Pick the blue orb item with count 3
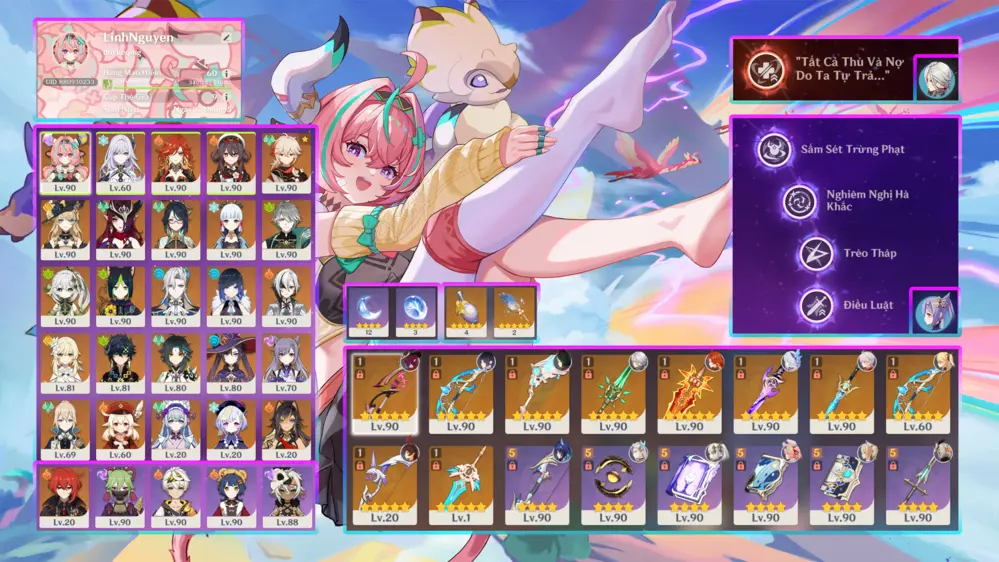 click(414, 310)
